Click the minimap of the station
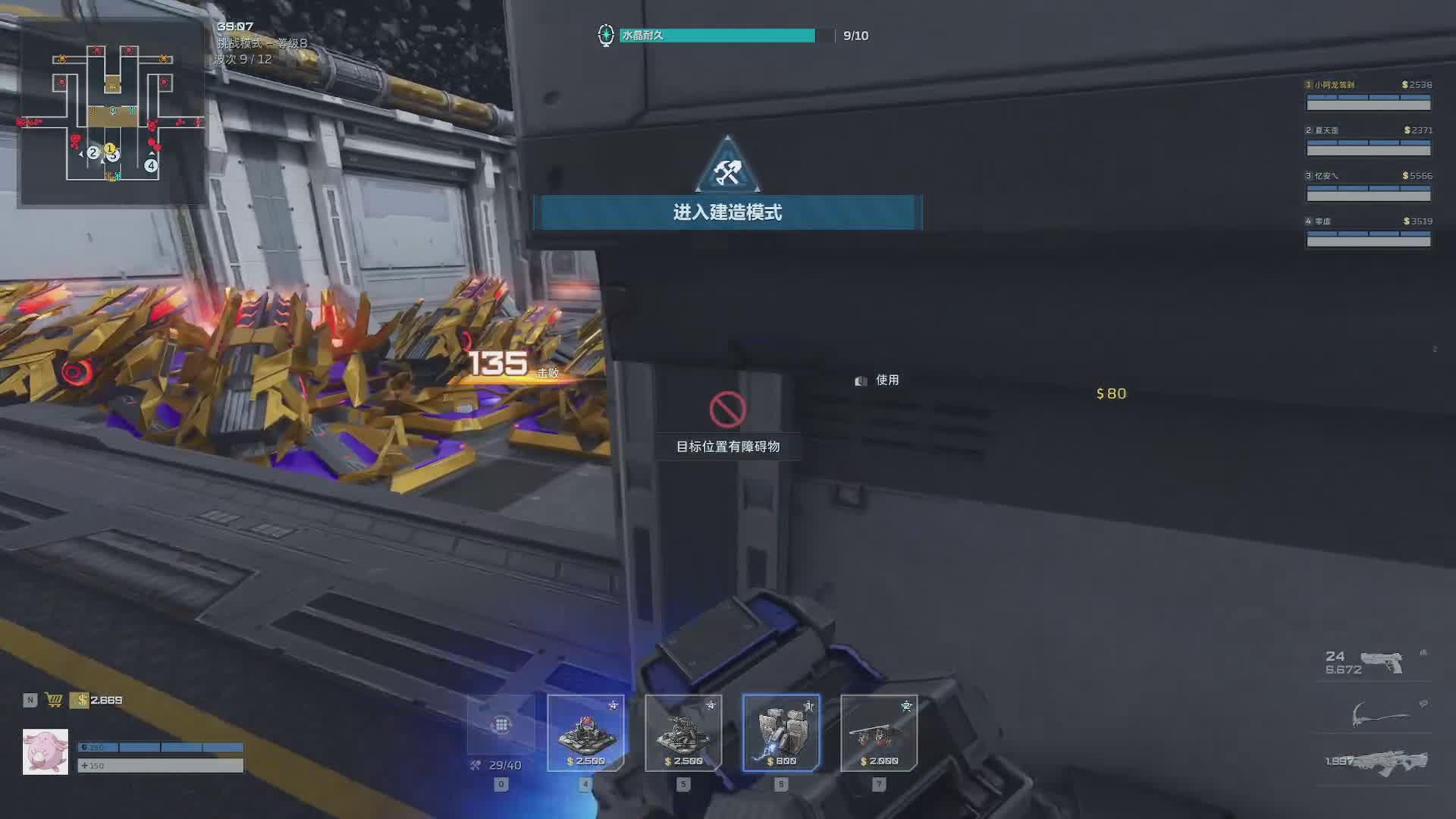The width and height of the screenshot is (1456, 819). [x=112, y=114]
